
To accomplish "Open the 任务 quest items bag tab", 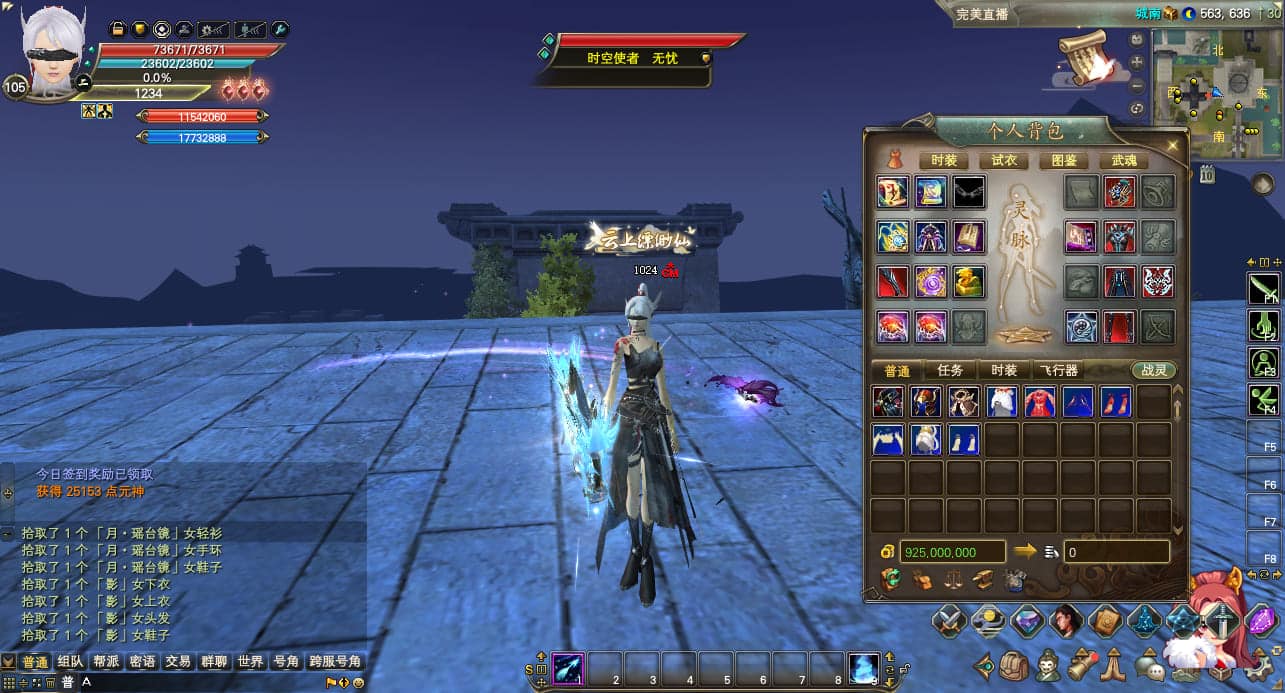I will pos(949,370).
